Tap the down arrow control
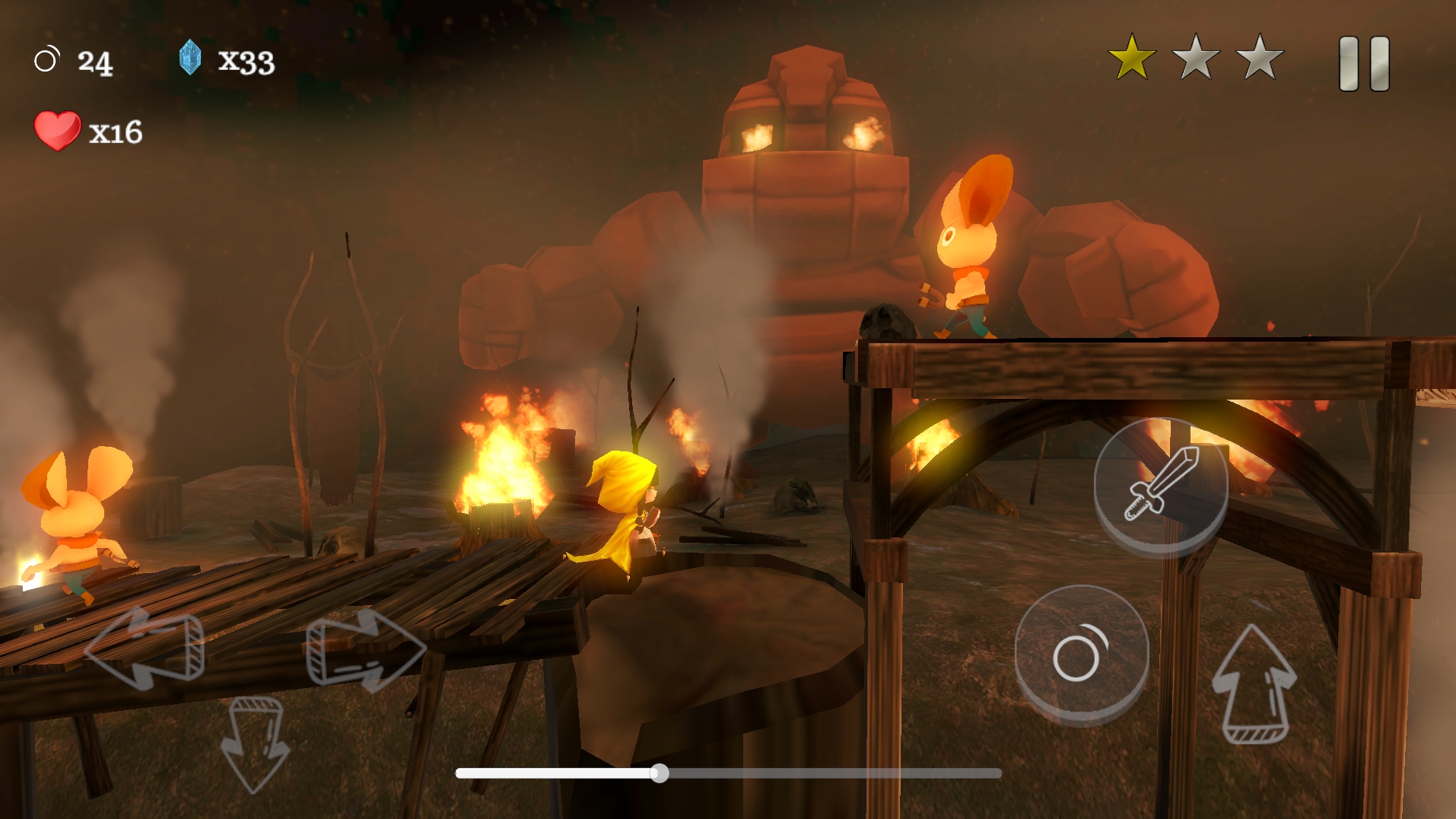The height and width of the screenshot is (819, 1456). pyautogui.click(x=254, y=742)
